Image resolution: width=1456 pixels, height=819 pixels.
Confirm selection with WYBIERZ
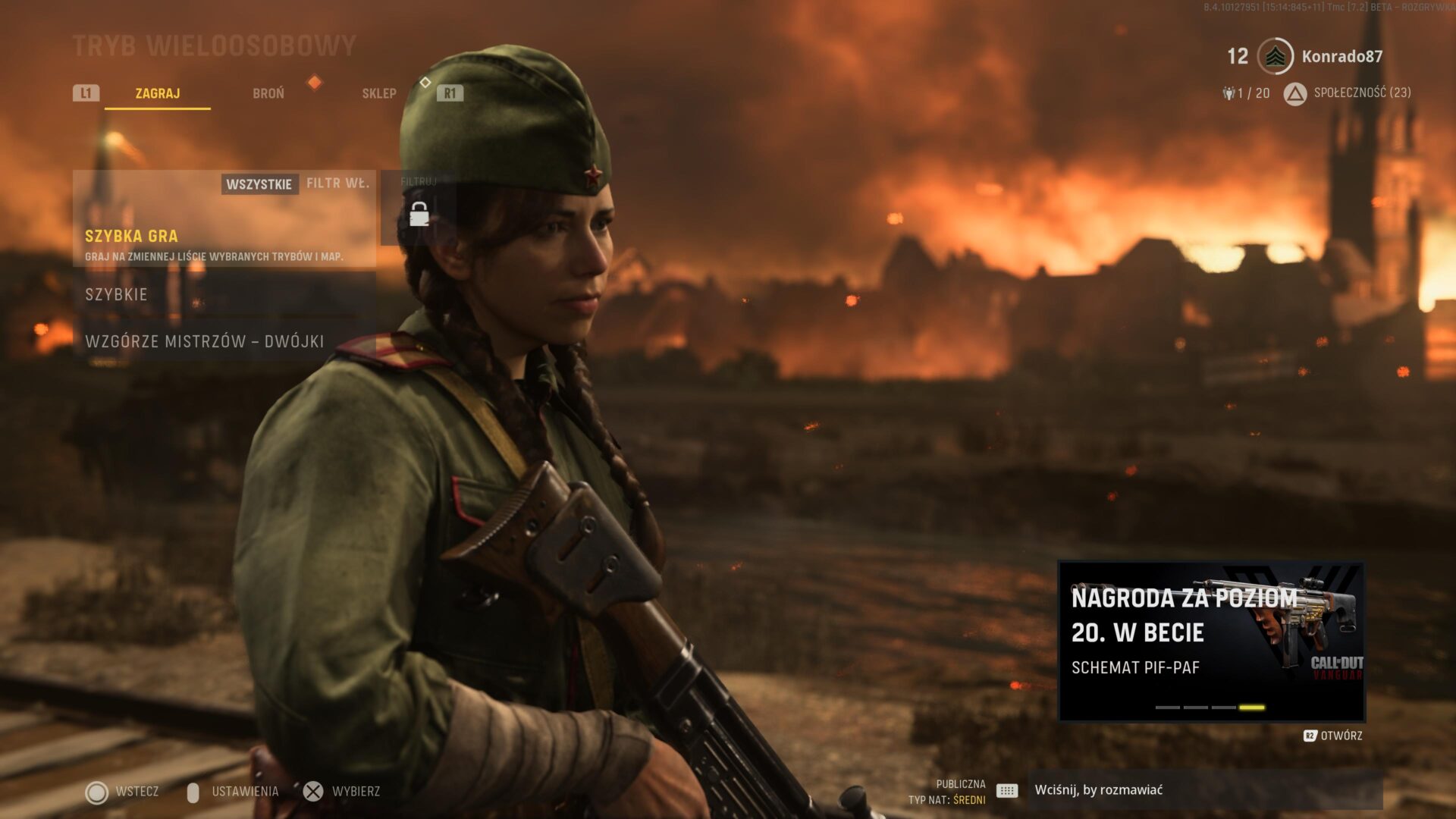point(343,792)
